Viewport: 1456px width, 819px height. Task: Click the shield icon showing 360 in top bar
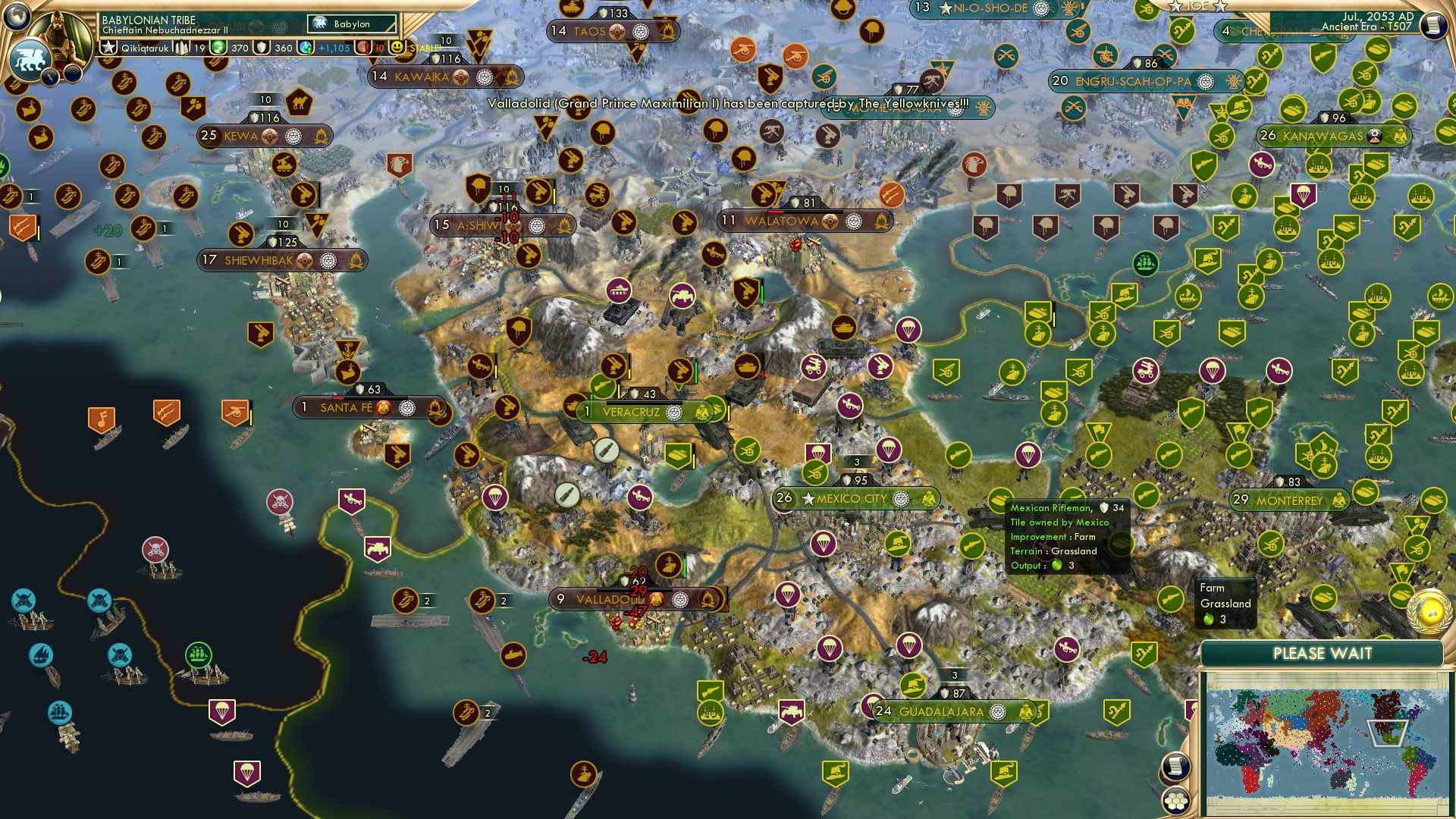(x=260, y=46)
